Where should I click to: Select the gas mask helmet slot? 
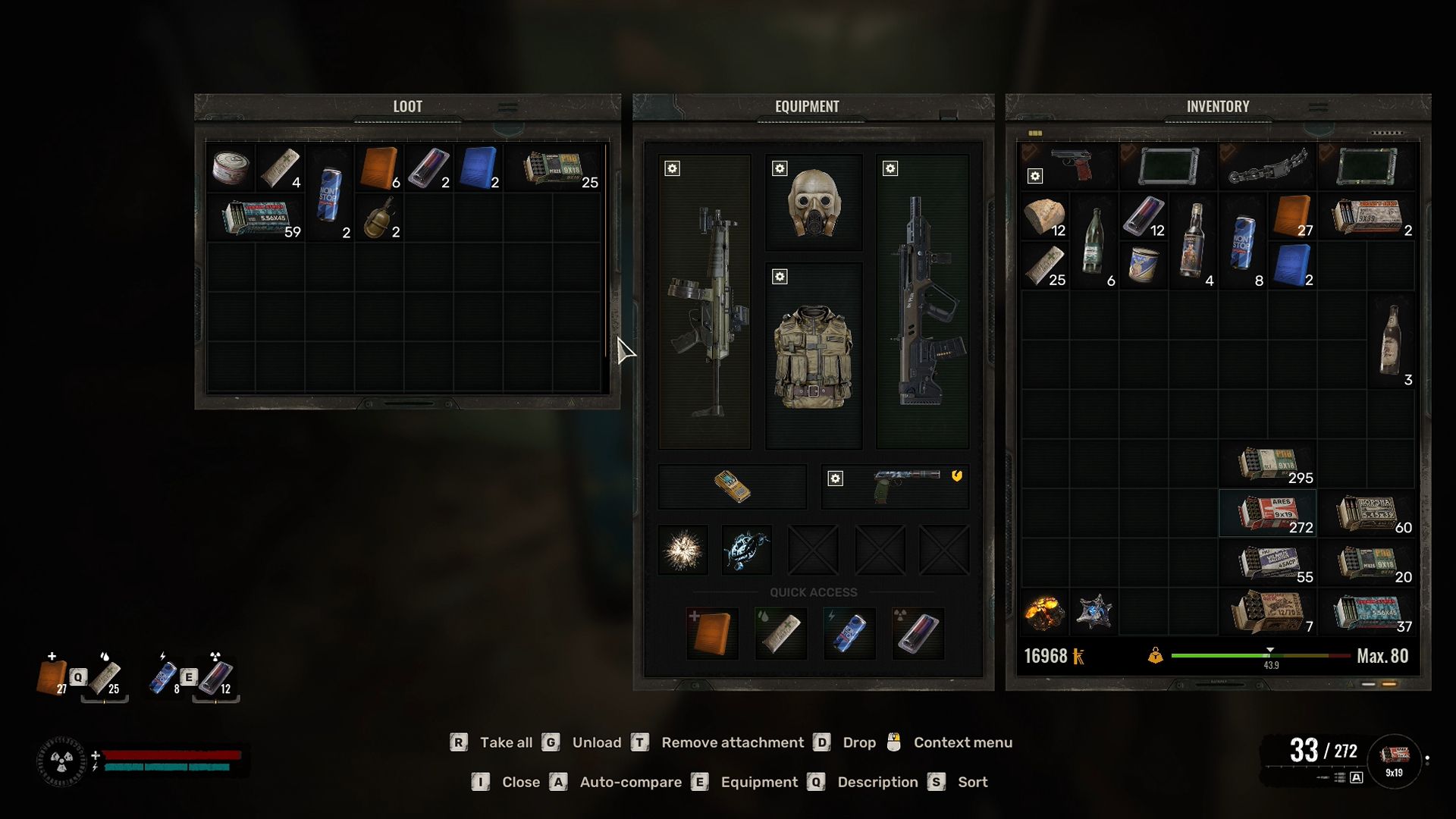tap(814, 203)
